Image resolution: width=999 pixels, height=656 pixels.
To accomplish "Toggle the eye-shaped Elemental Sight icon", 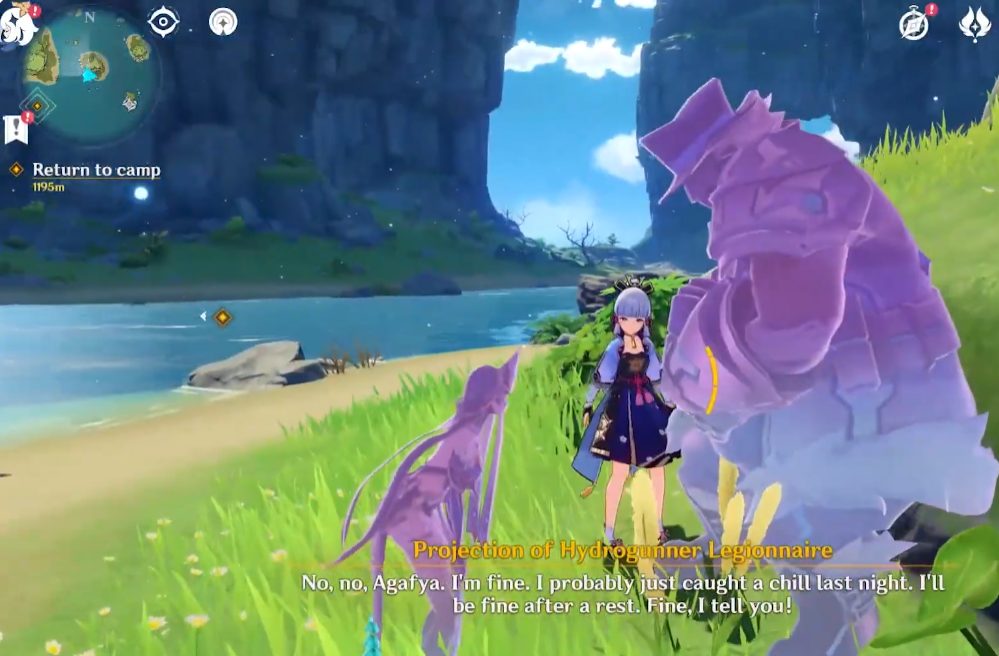I will pyautogui.click(x=162, y=21).
